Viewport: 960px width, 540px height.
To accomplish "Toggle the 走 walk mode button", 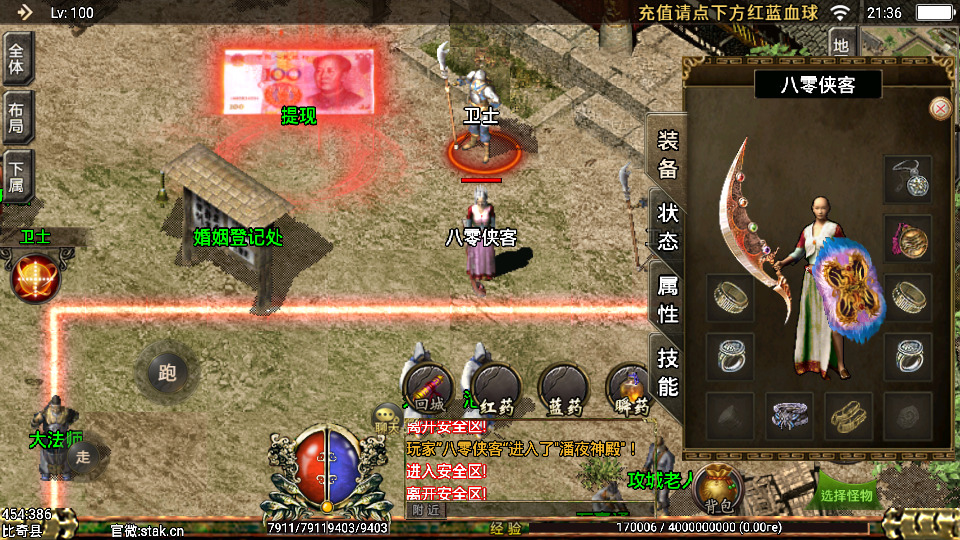I will tap(84, 457).
